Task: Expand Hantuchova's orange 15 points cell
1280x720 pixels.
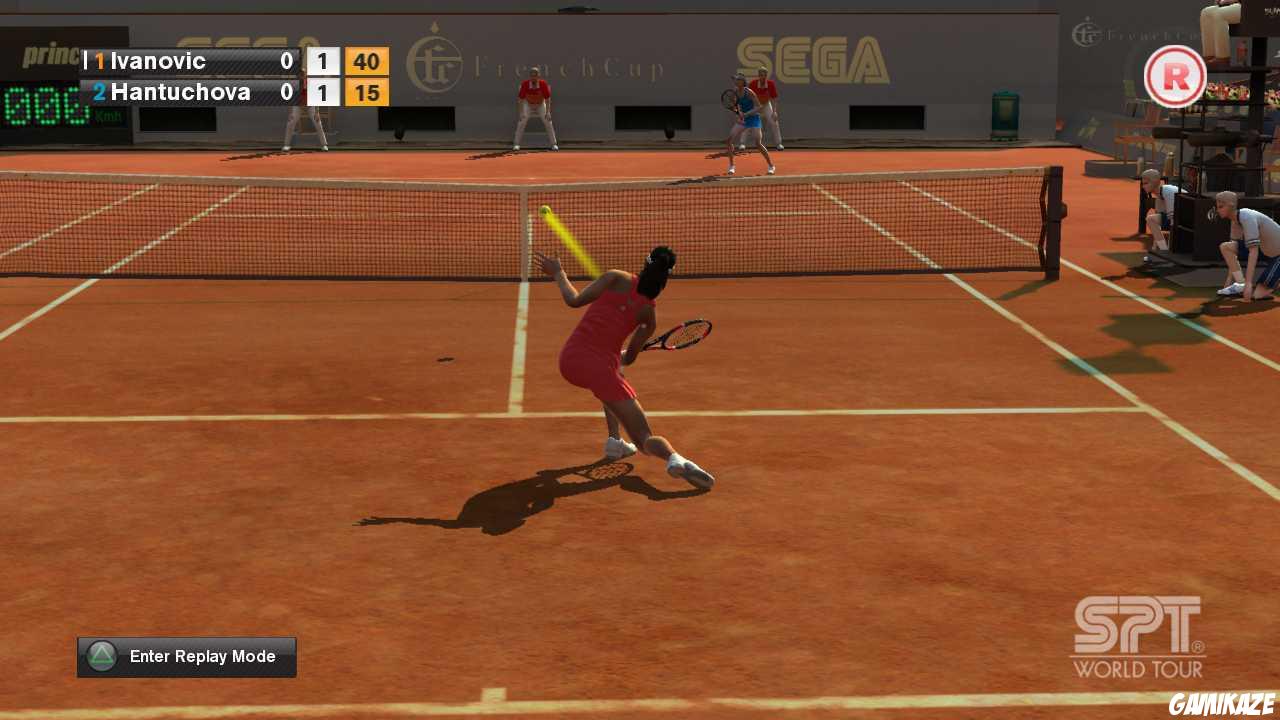Action: point(366,91)
